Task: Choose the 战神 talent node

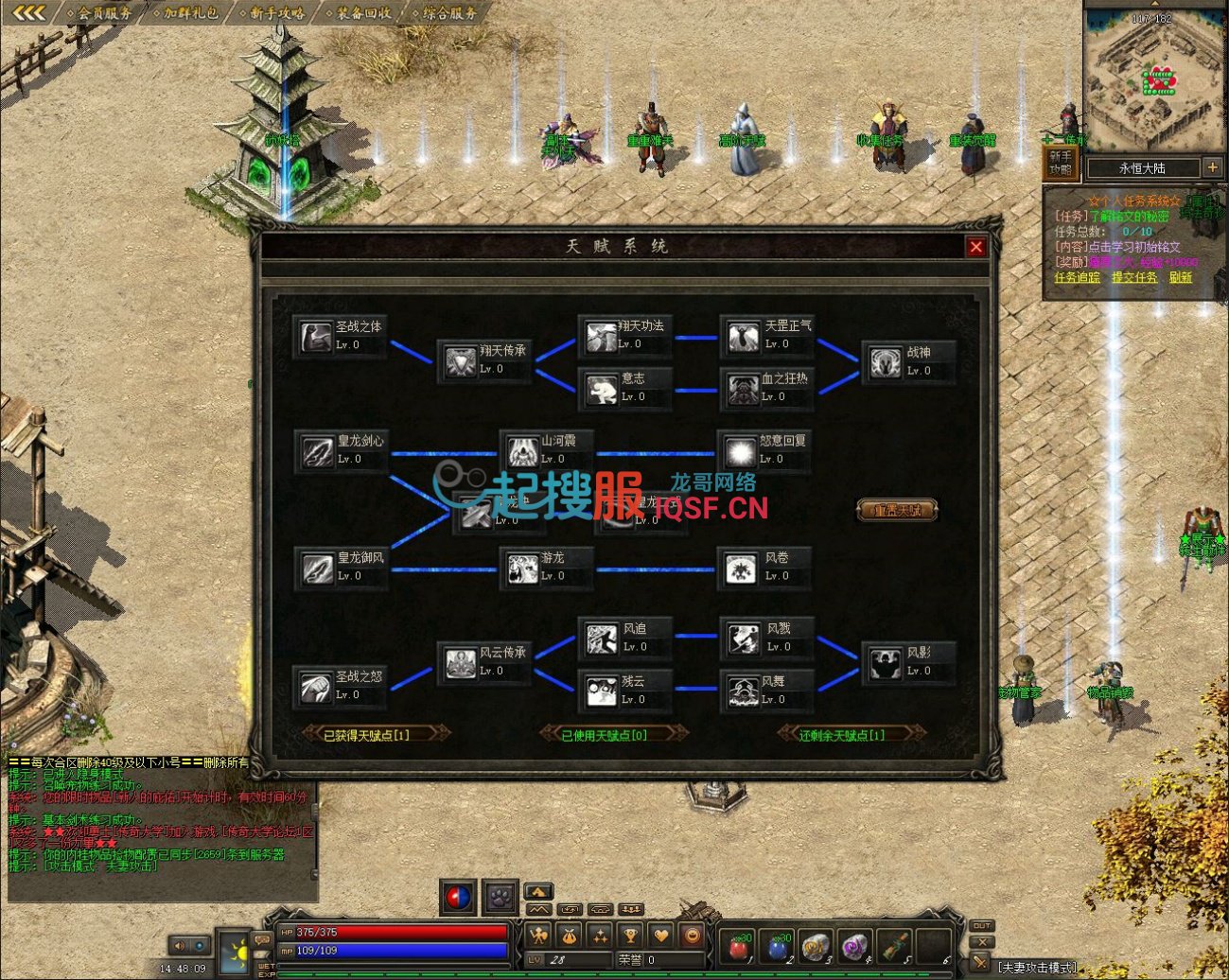Action: (886, 362)
